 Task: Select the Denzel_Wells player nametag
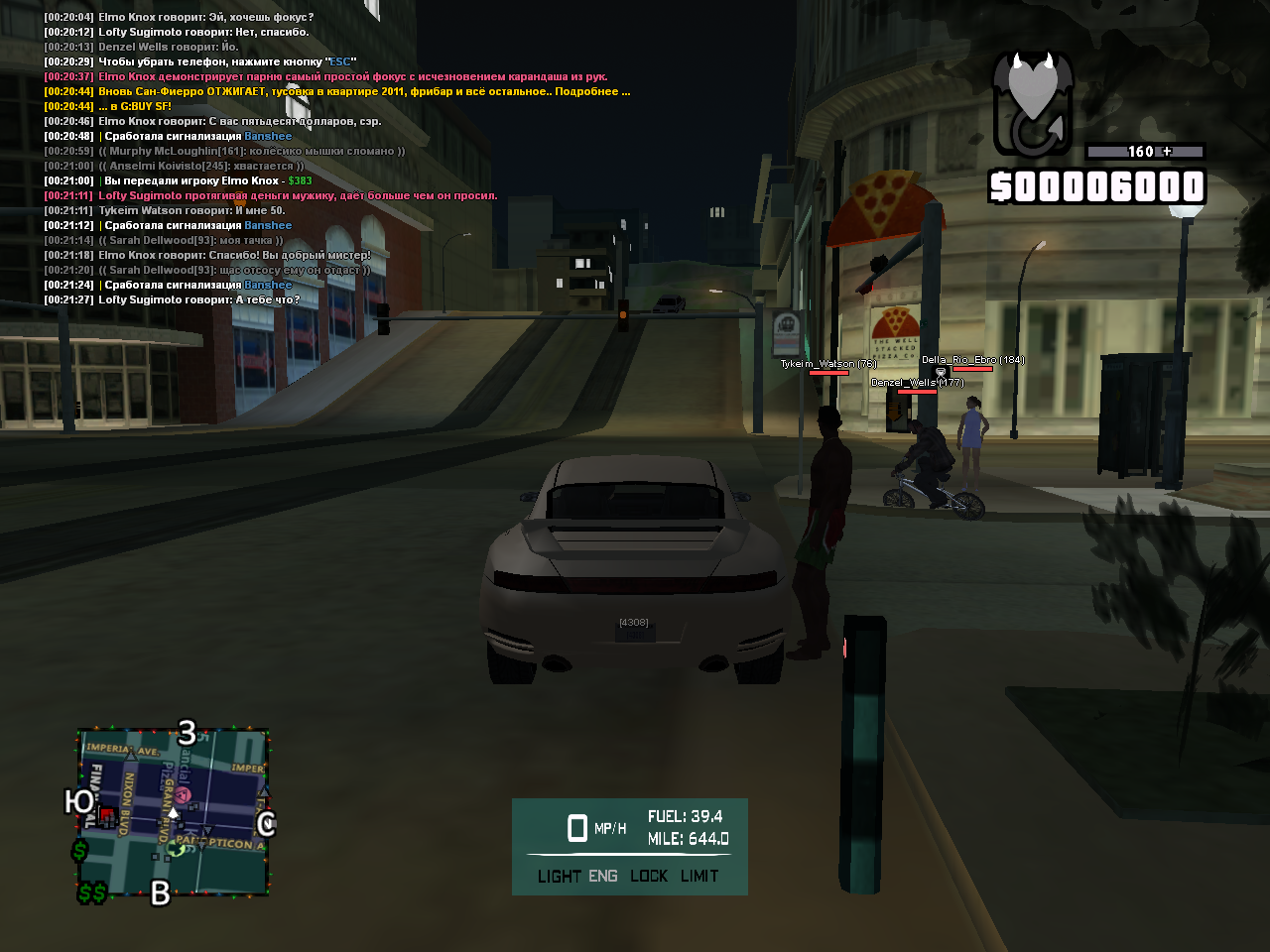917,382
